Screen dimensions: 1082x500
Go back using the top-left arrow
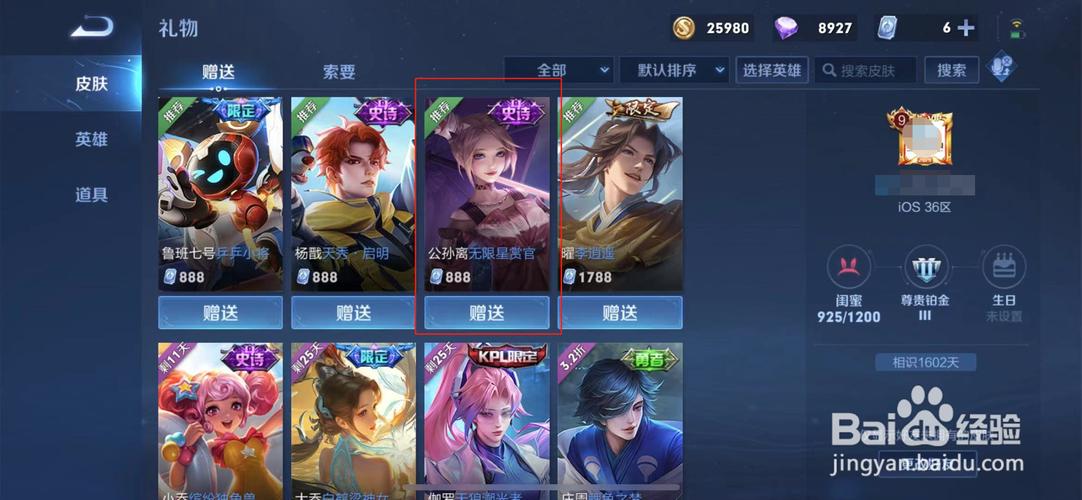pos(90,27)
